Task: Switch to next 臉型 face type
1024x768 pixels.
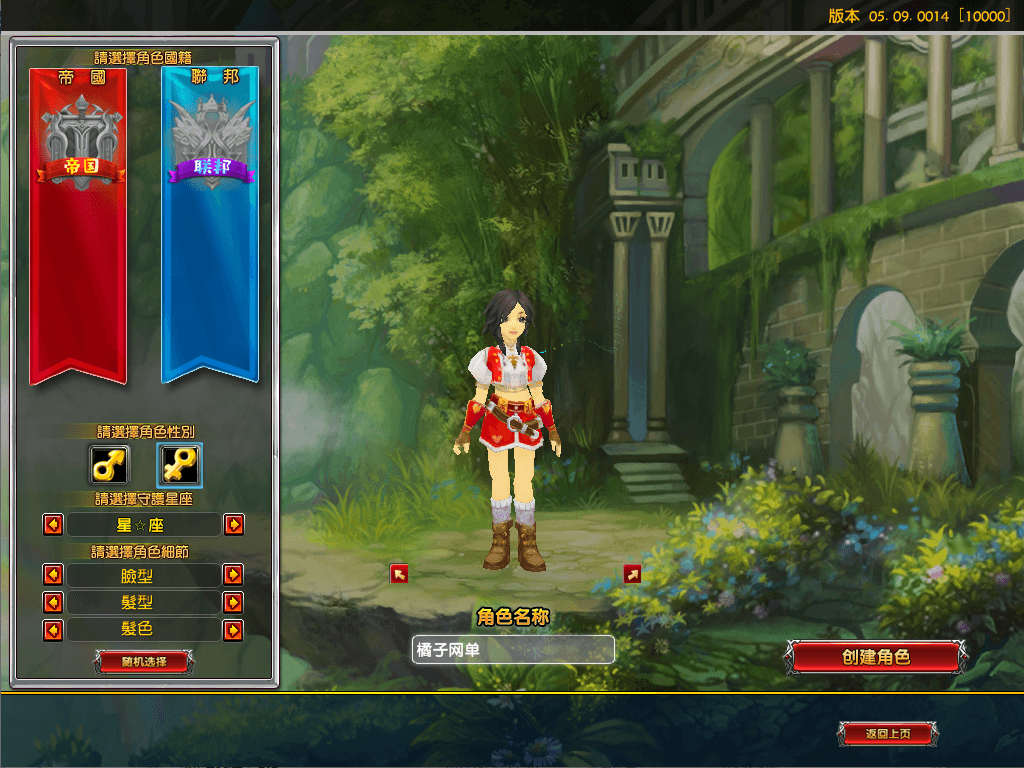Action: (x=233, y=575)
